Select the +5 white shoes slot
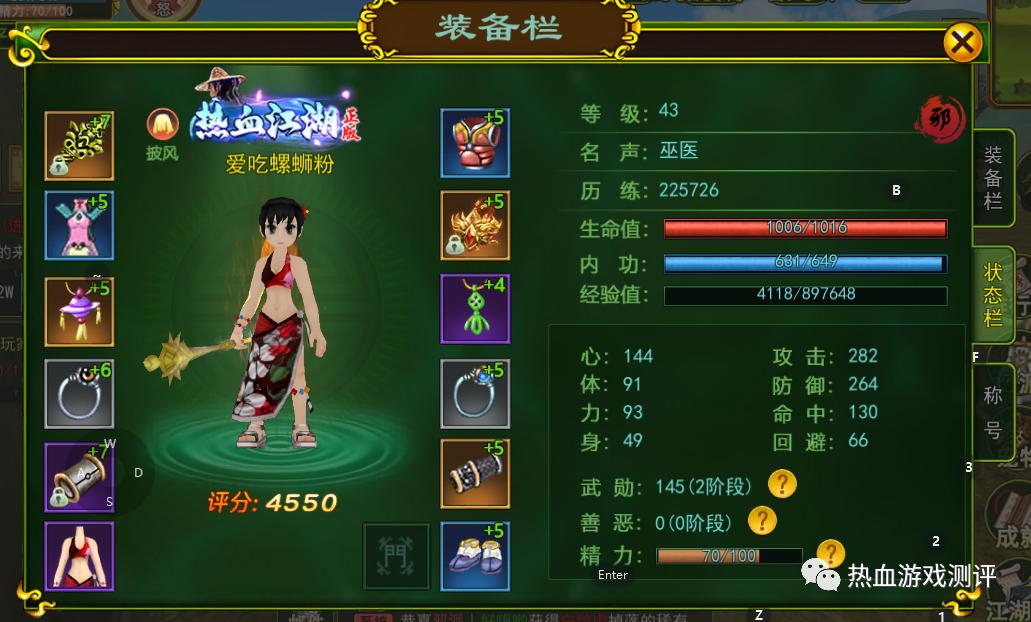The width and height of the screenshot is (1031, 622). (x=475, y=554)
